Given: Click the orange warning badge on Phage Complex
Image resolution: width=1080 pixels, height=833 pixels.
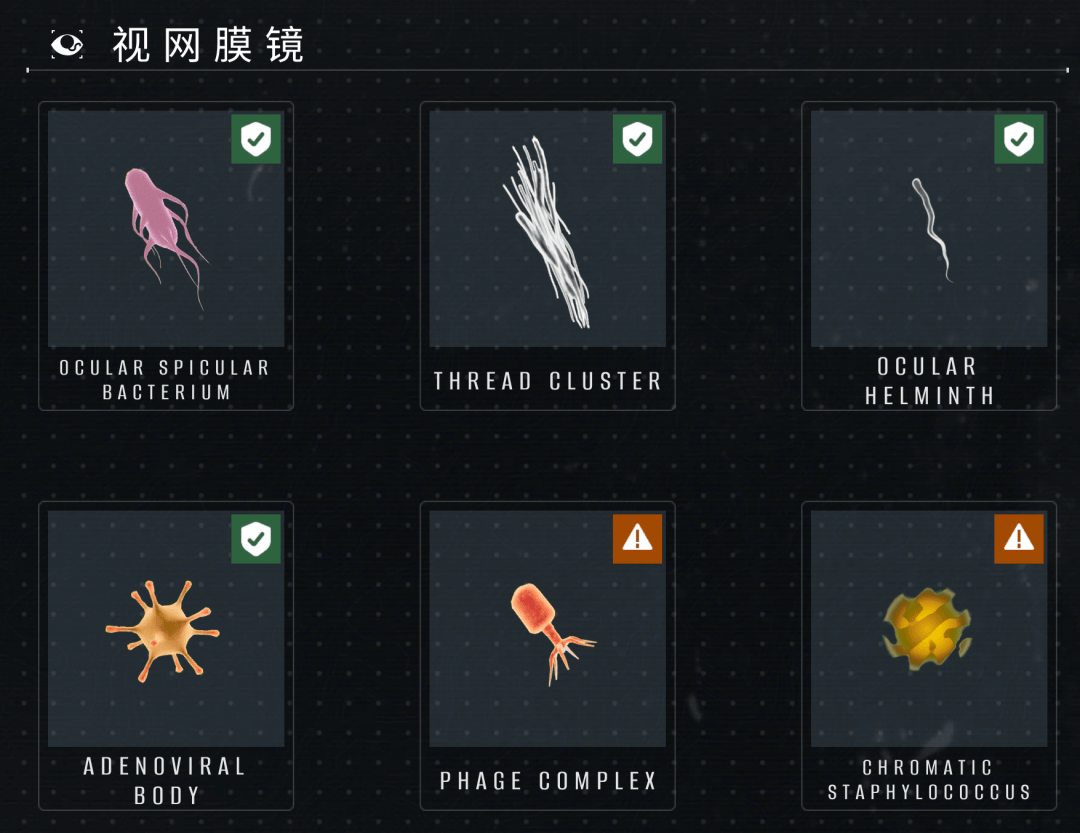Looking at the screenshot, I should [637, 539].
